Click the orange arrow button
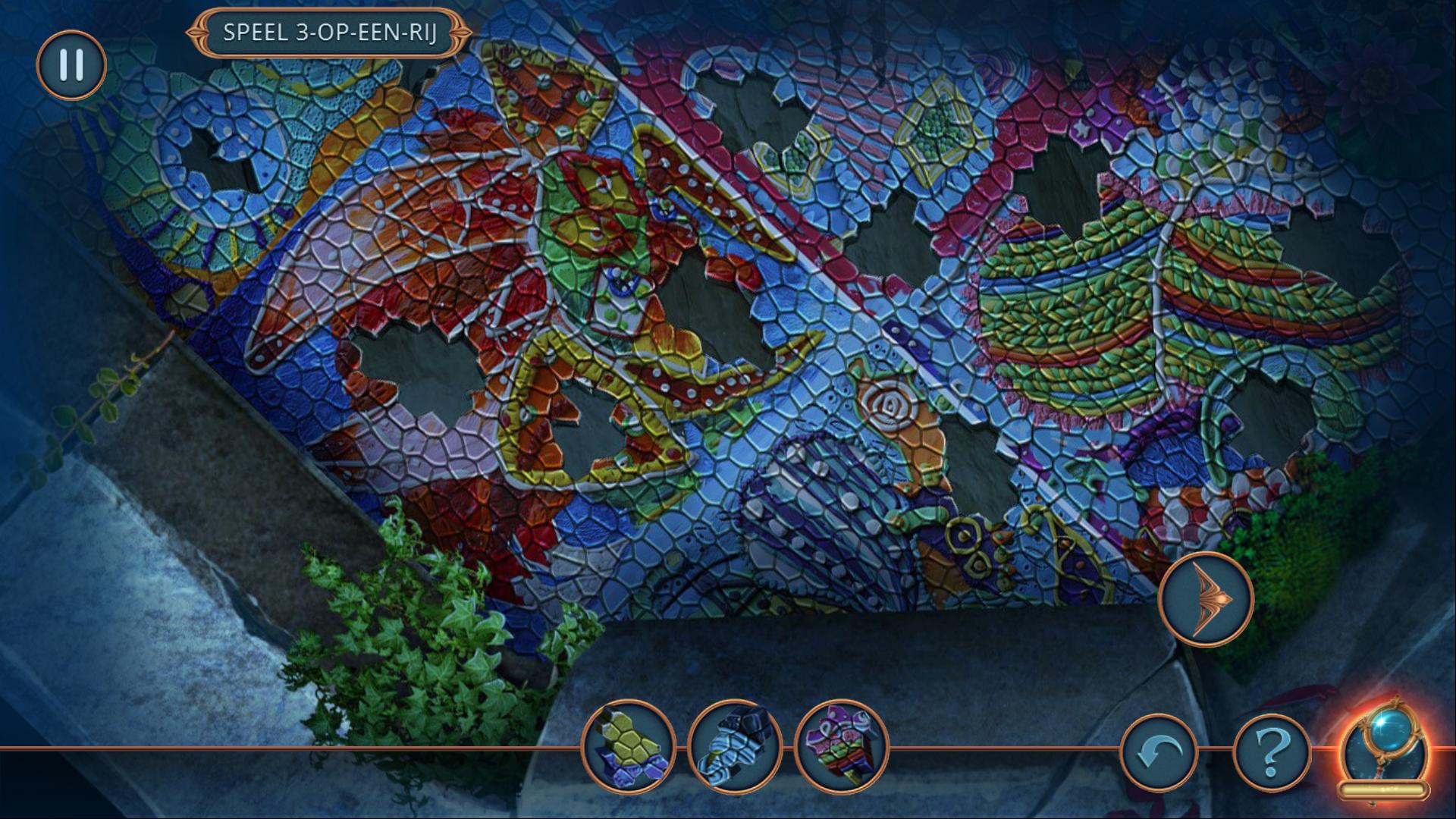The image size is (1456, 819). [x=1206, y=599]
